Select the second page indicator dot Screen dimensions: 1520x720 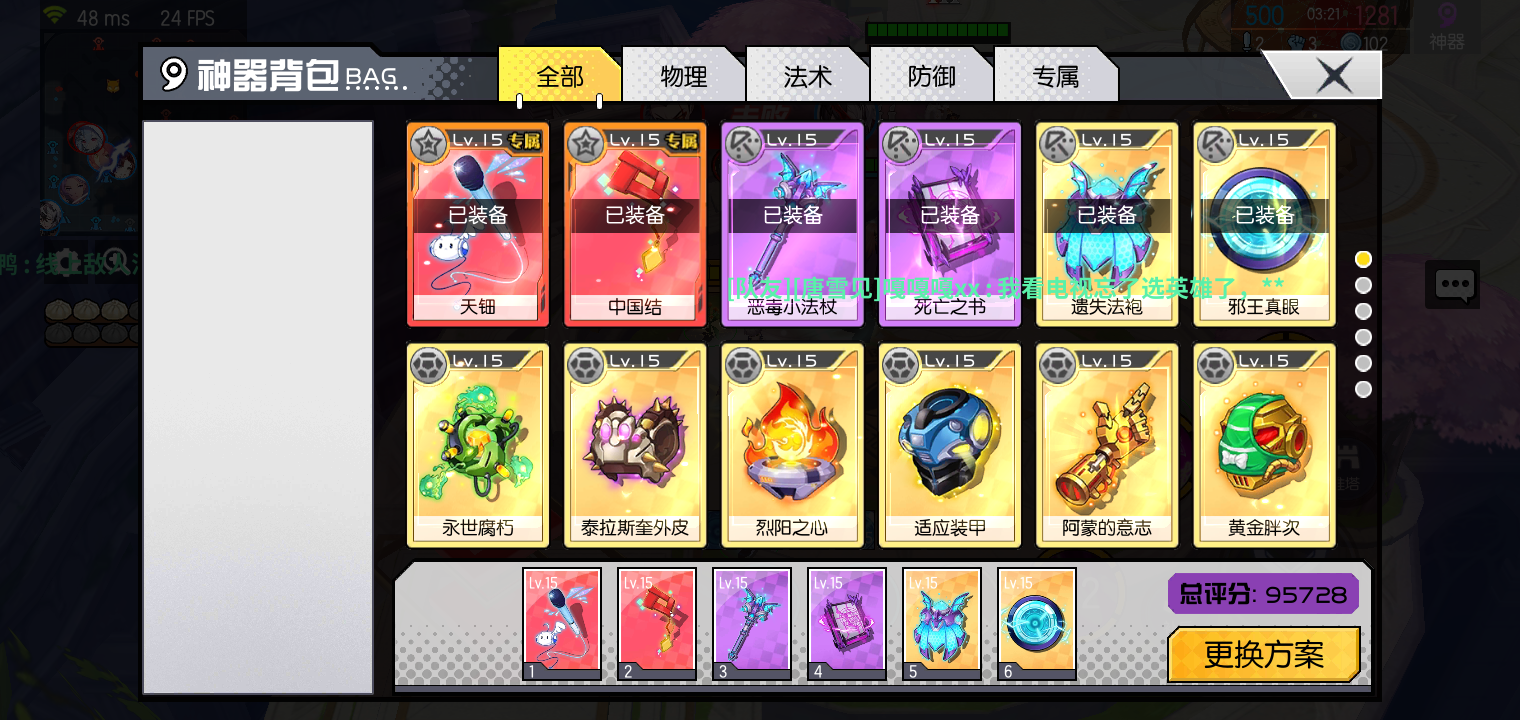1363,285
